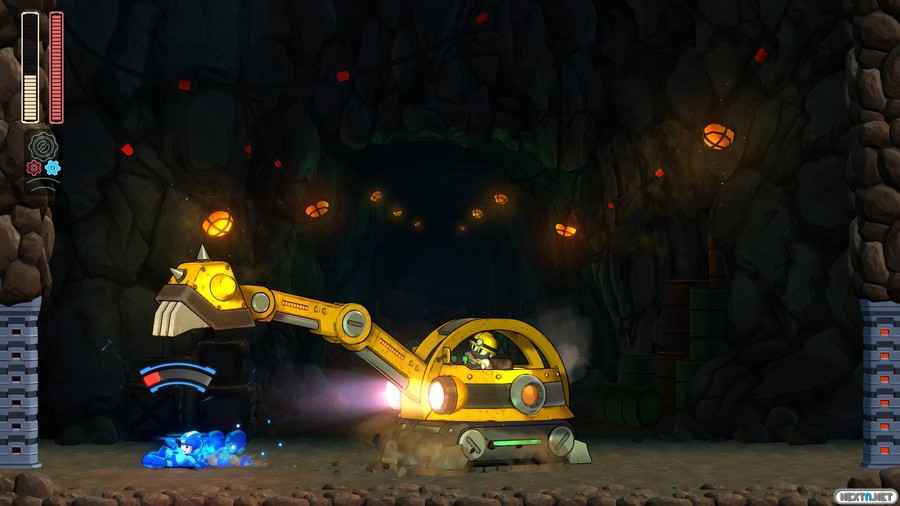Click the NEXTN.NET watermark logo

tap(864, 496)
